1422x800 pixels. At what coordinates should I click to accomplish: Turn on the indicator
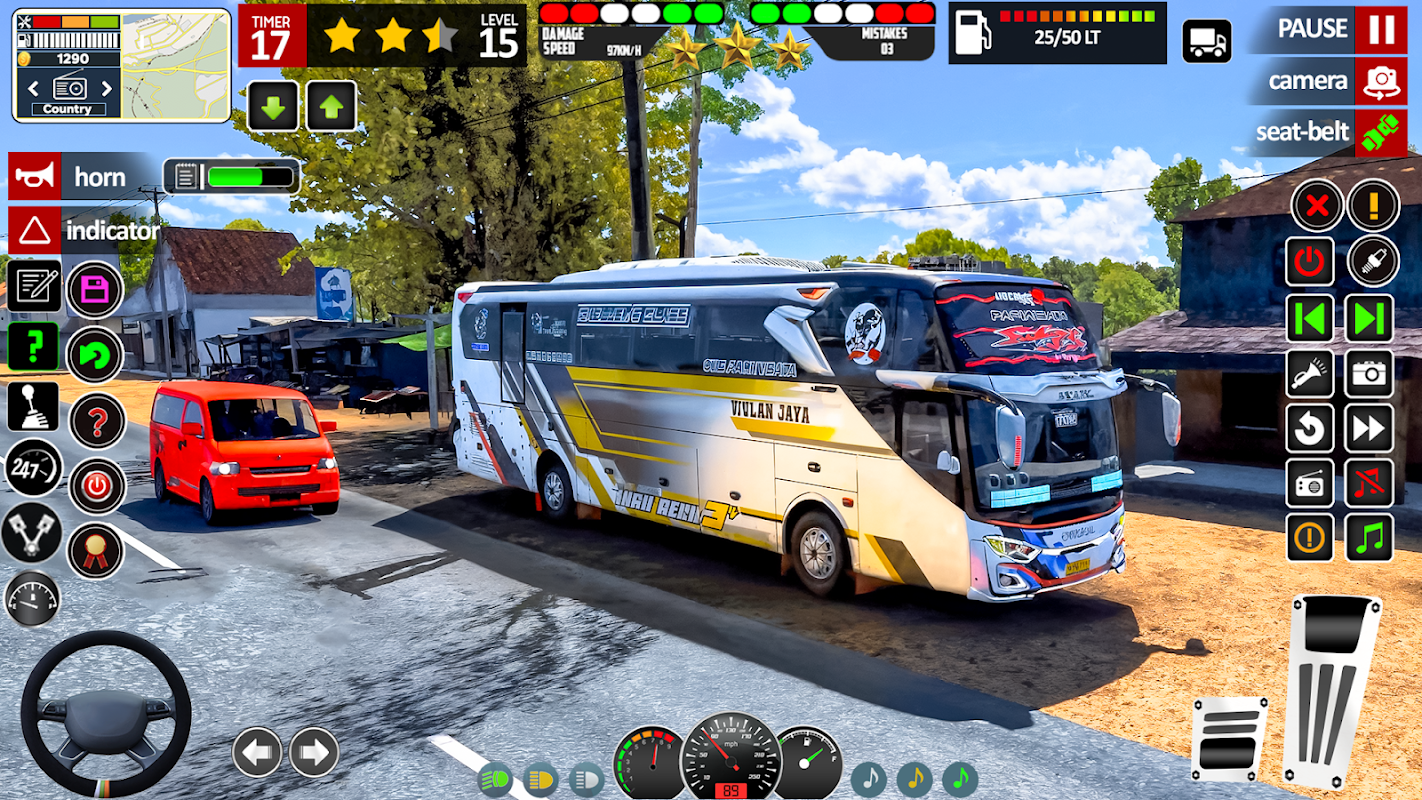point(34,230)
